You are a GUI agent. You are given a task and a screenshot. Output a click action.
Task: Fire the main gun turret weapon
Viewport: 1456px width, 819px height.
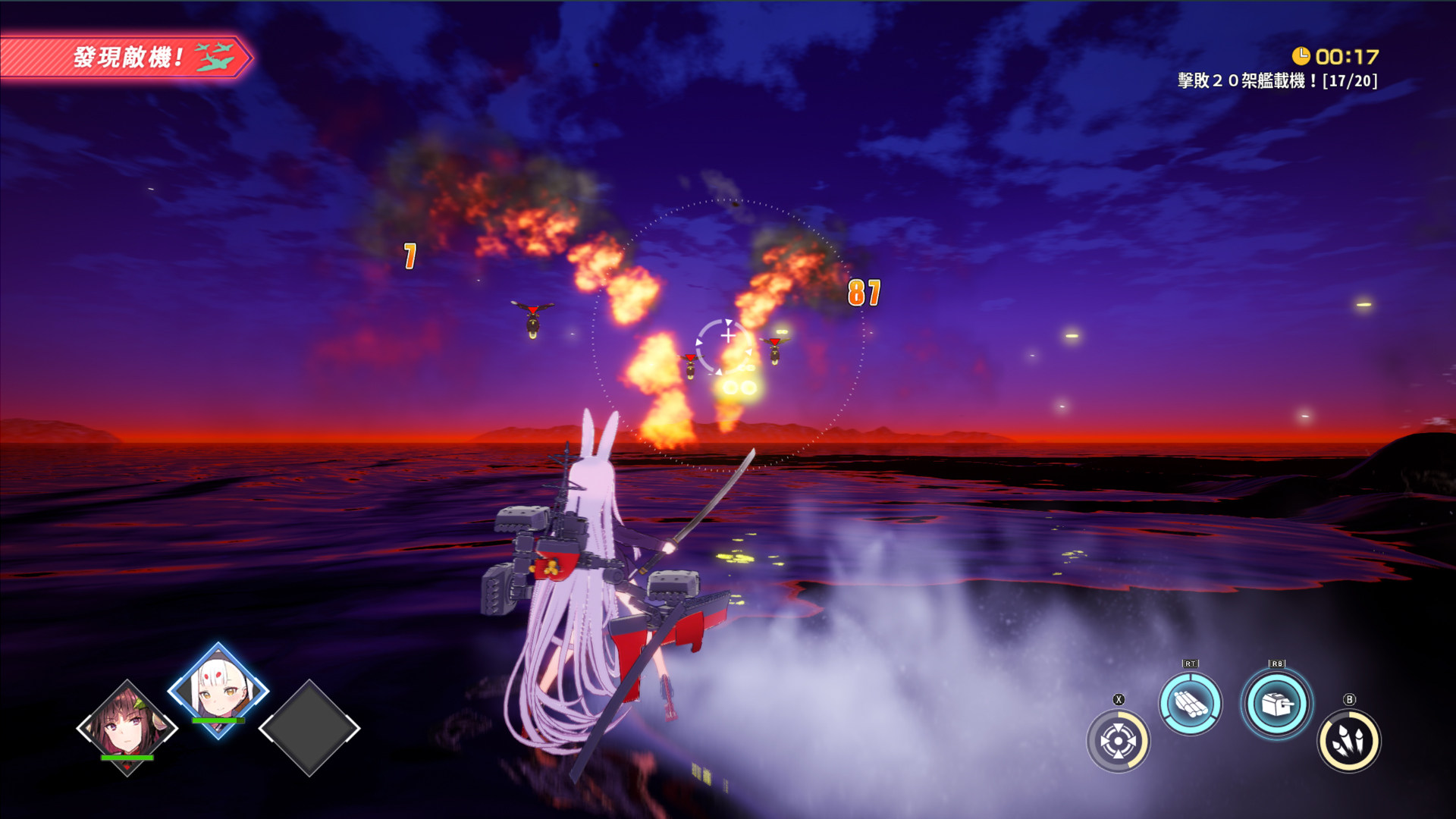click(x=1276, y=704)
